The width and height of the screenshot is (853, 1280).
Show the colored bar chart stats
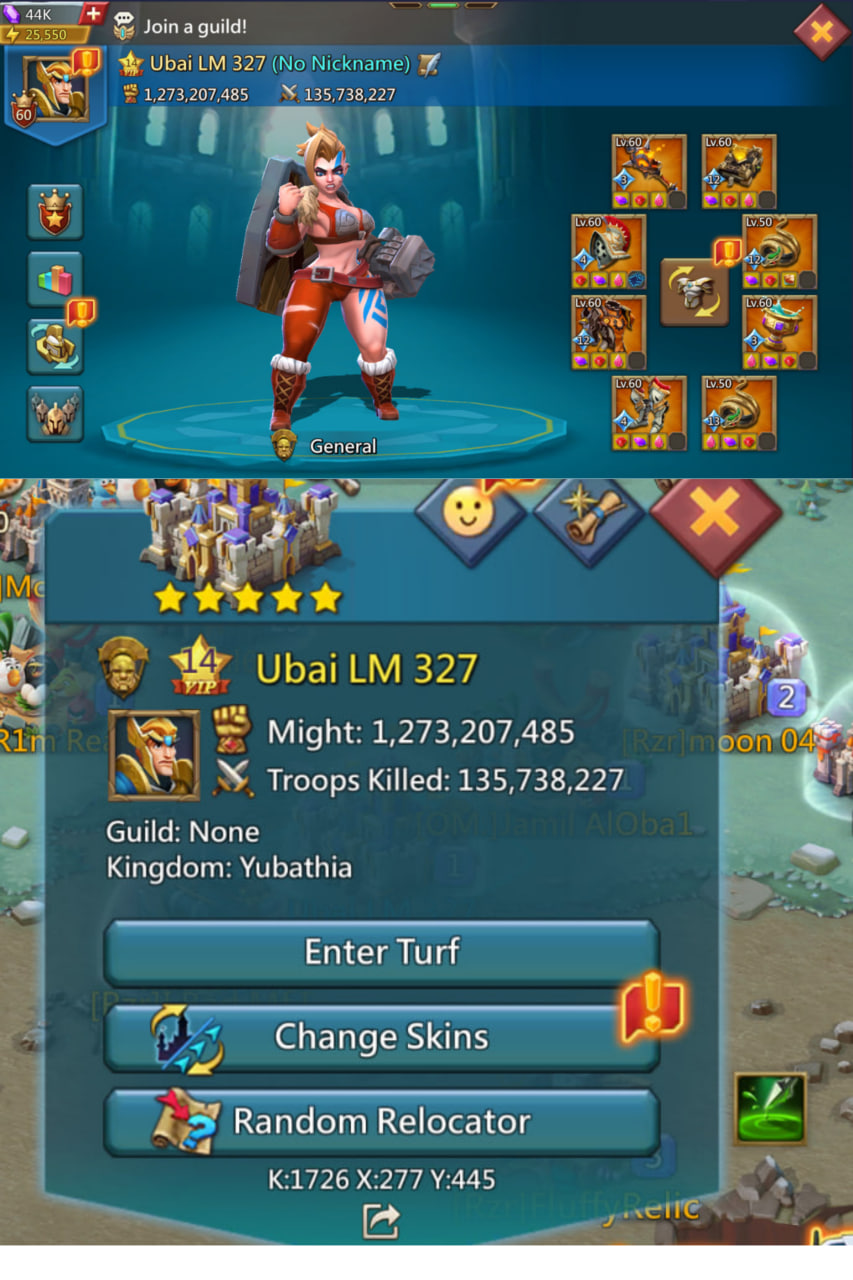55,280
